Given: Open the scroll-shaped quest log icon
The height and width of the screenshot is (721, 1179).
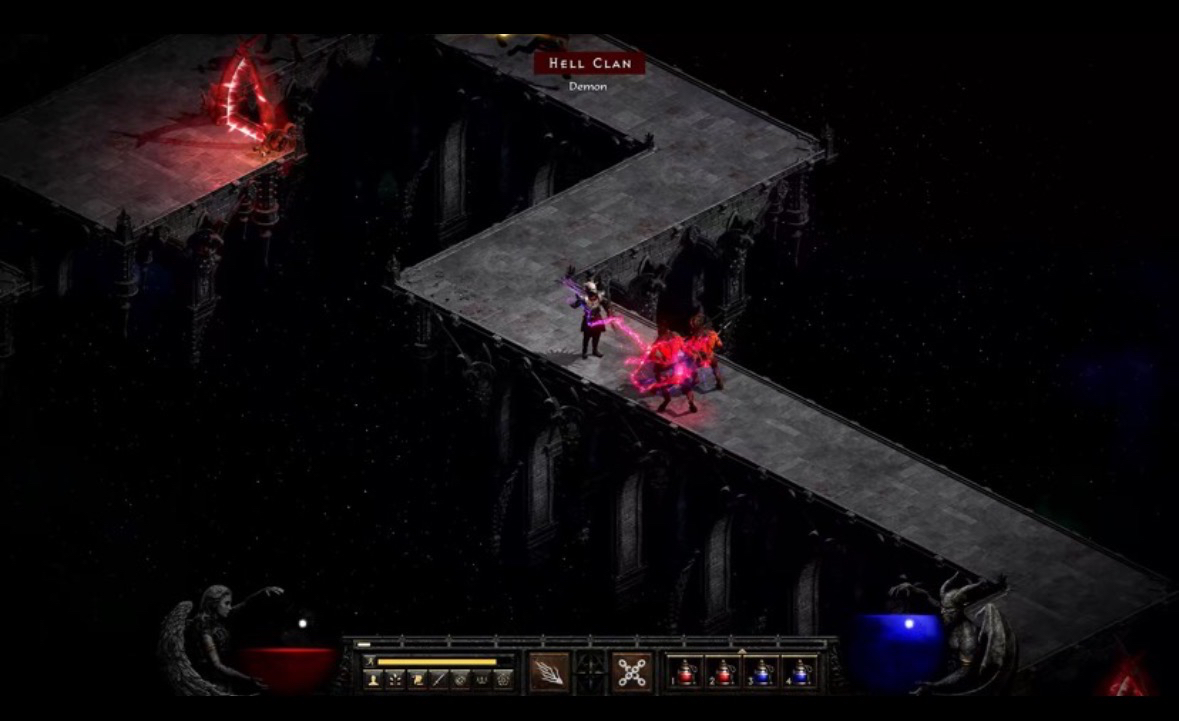Looking at the screenshot, I should (416, 678).
